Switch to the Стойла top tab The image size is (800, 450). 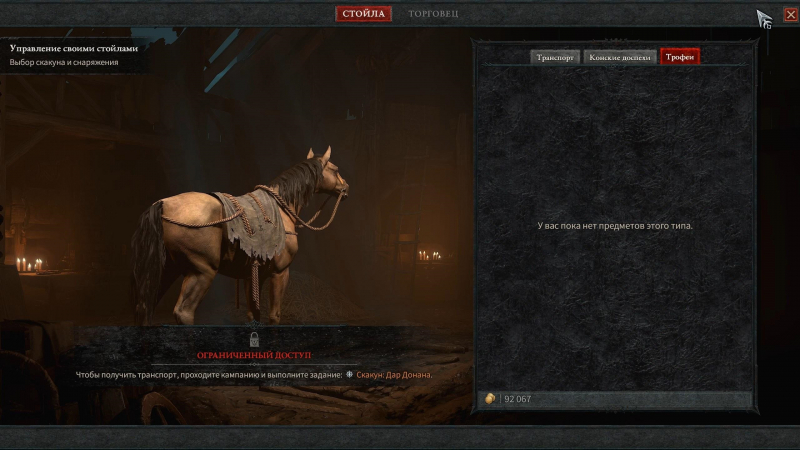click(363, 14)
